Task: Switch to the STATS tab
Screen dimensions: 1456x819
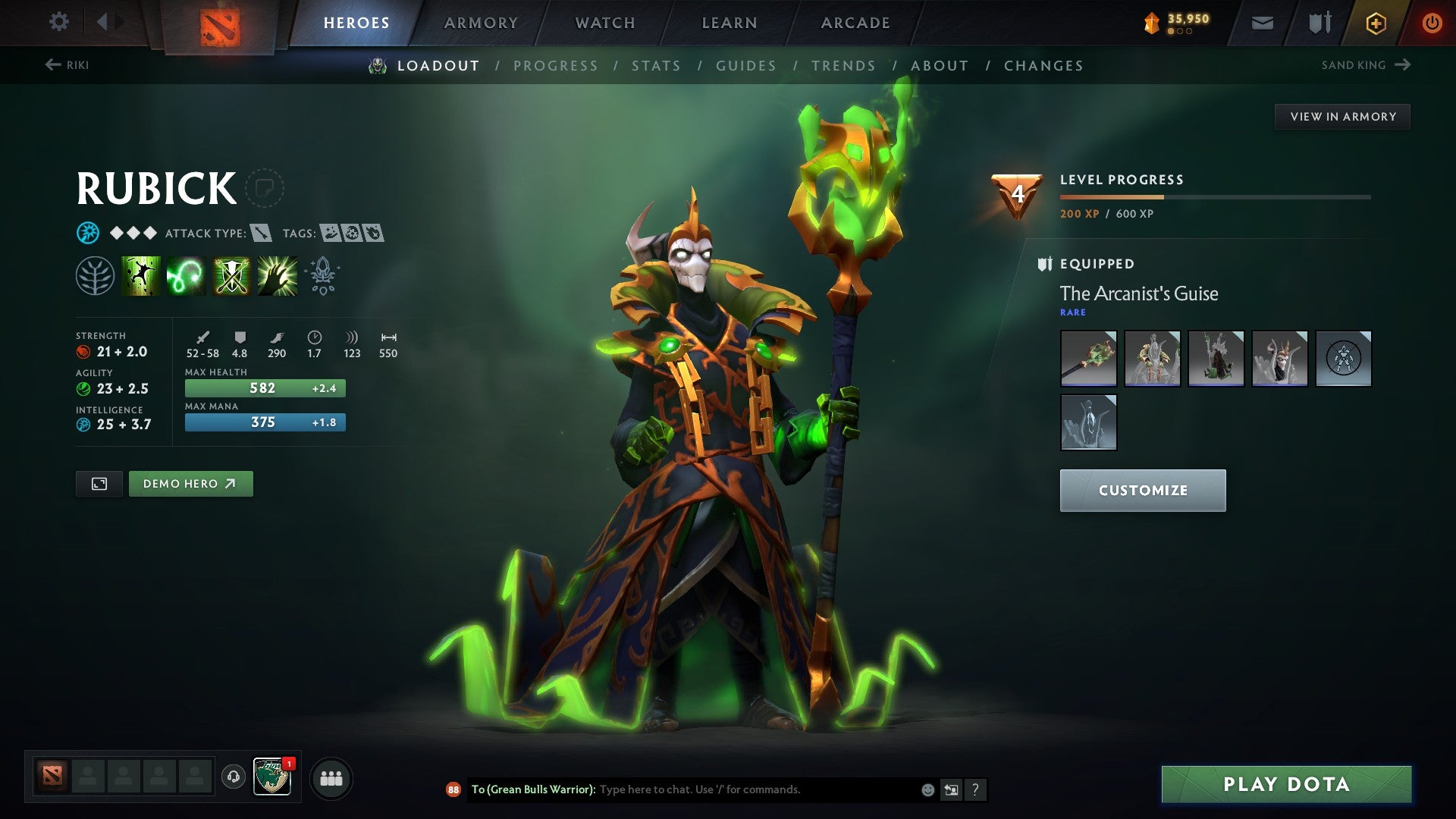Action: [657, 66]
